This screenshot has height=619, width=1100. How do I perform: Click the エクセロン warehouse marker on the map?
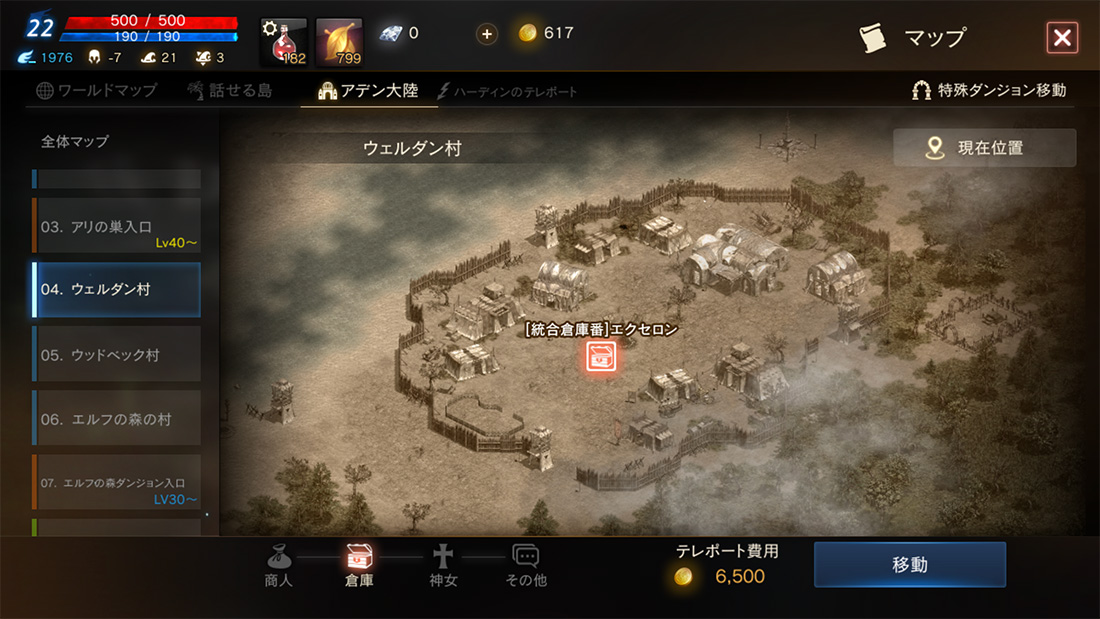point(600,355)
